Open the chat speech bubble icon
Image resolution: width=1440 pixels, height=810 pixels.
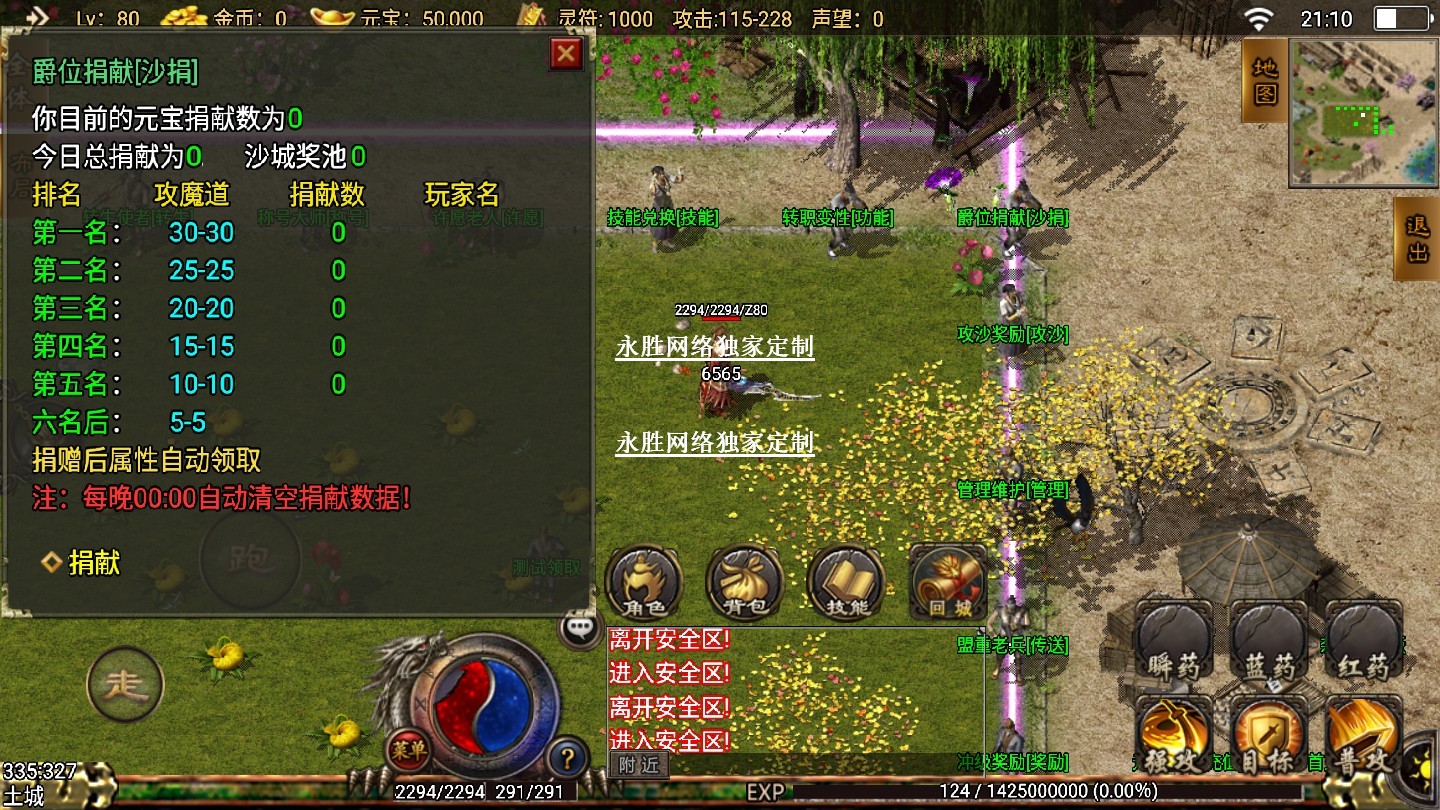coord(580,628)
